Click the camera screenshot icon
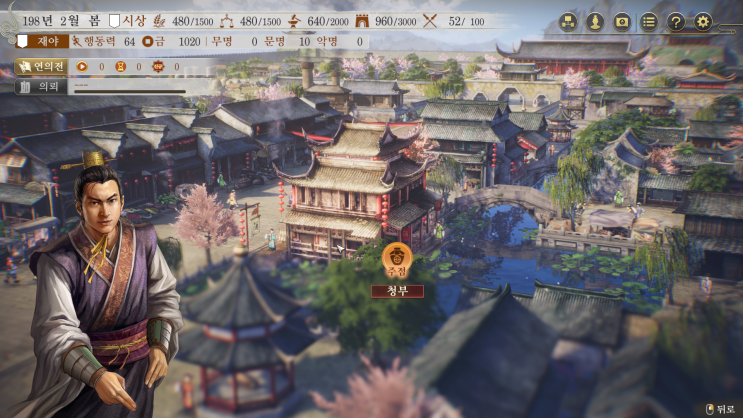The width and height of the screenshot is (743, 418). 622,21
